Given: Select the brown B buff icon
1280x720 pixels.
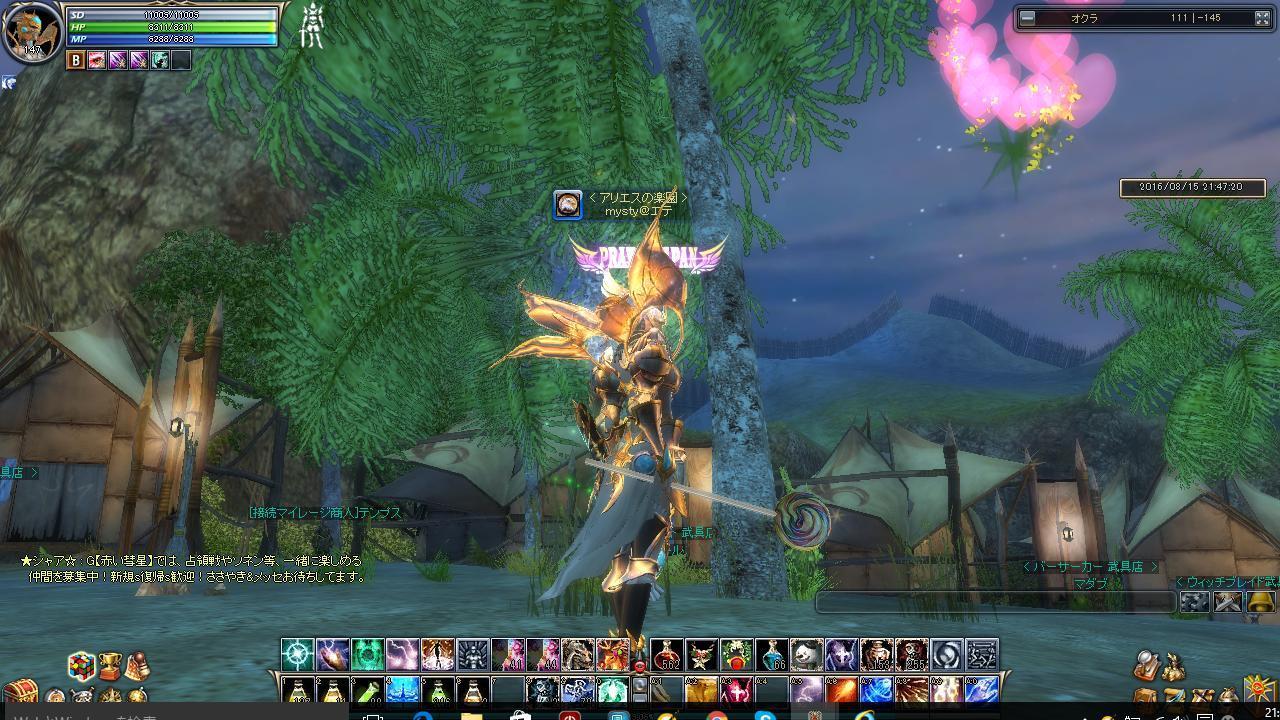Looking at the screenshot, I should [76, 60].
